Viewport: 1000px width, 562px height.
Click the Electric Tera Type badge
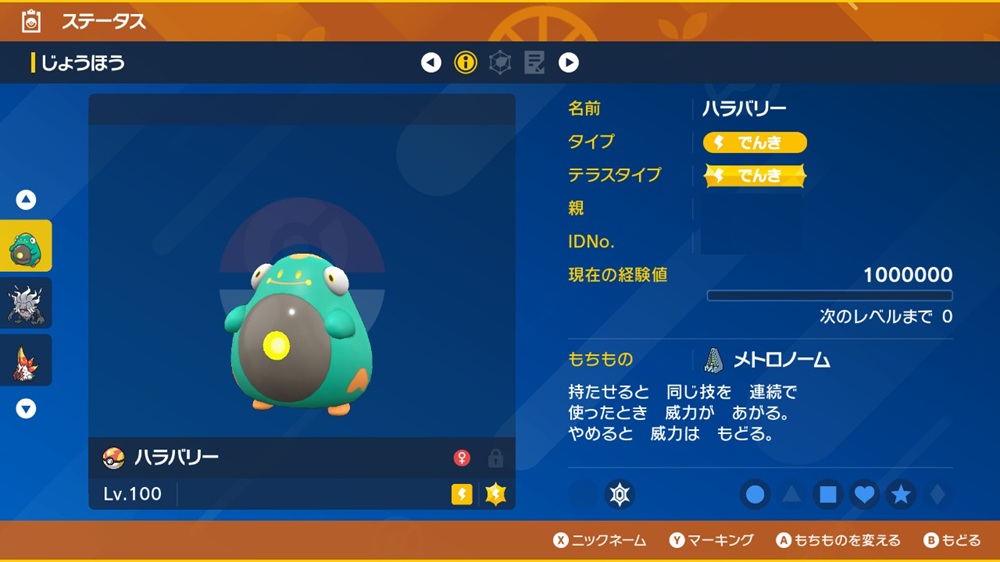point(755,176)
